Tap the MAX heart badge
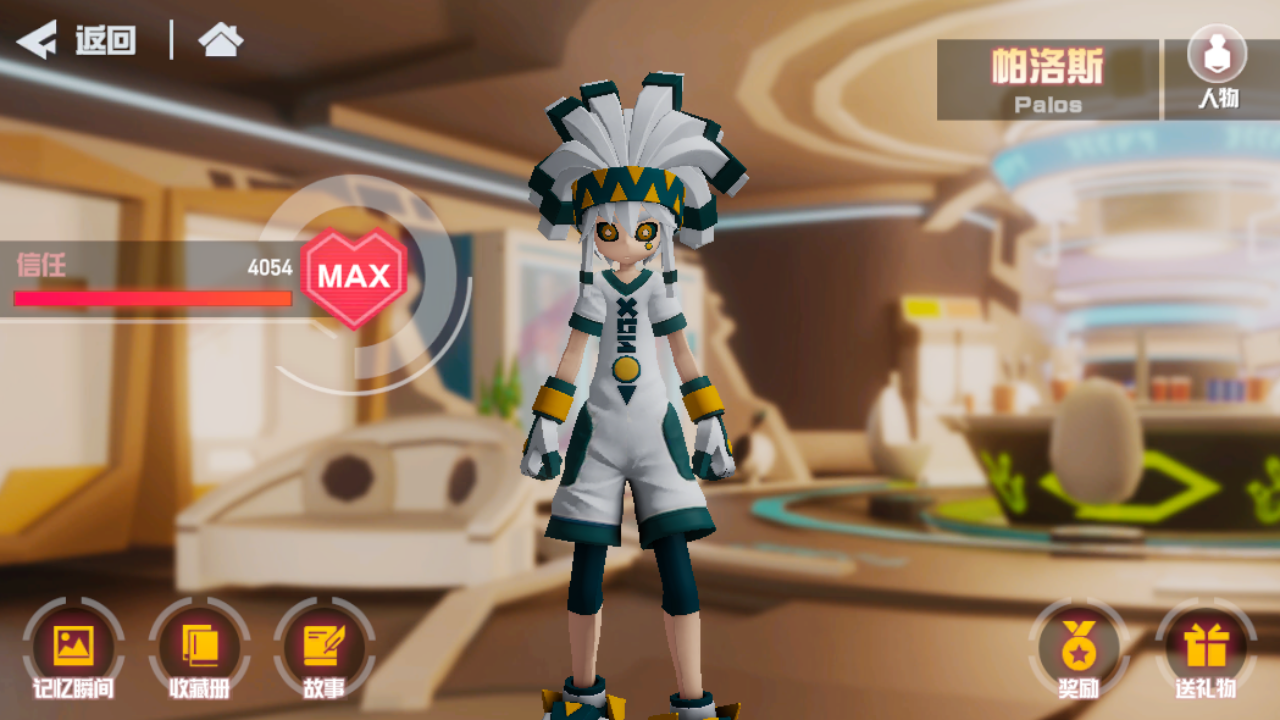This screenshot has width=1280, height=720. click(x=352, y=276)
